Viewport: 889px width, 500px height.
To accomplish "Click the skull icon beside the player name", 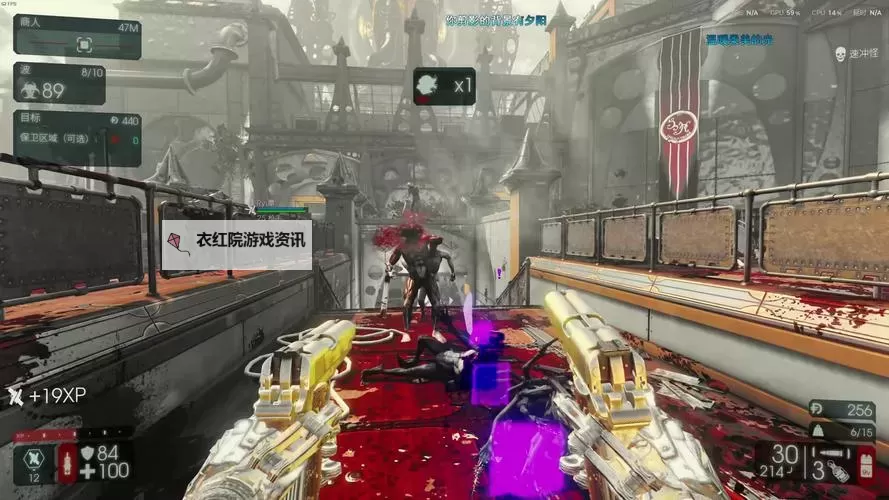I will [839, 54].
